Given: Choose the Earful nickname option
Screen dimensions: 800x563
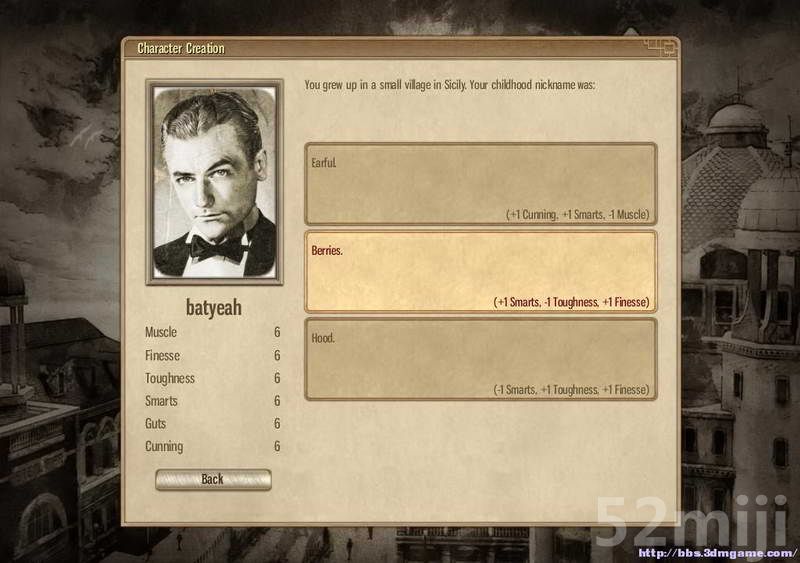Looking at the screenshot, I should click(480, 184).
